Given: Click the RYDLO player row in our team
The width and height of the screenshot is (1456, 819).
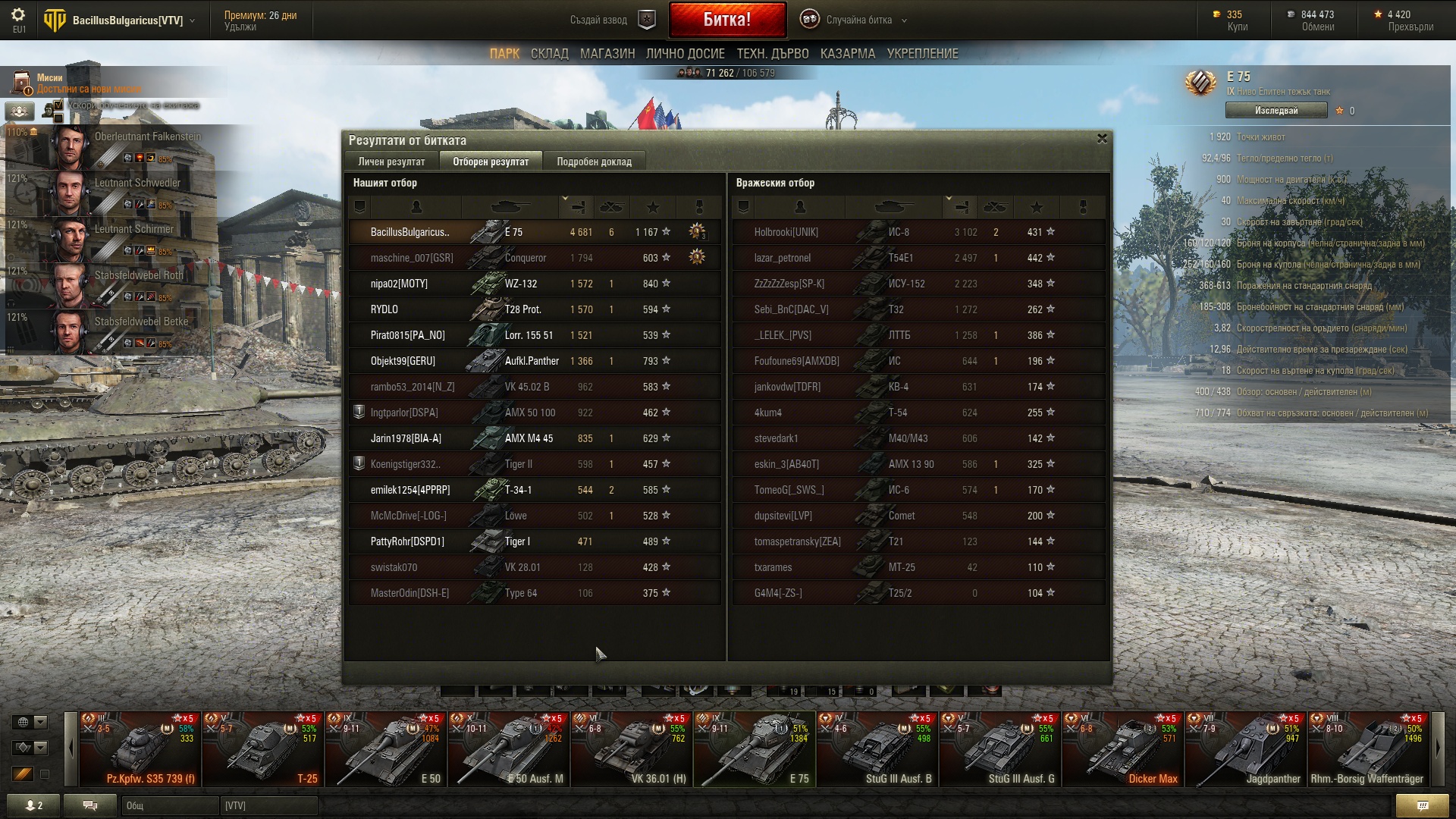Looking at the screenshot, I should click(x=535, y=309).
